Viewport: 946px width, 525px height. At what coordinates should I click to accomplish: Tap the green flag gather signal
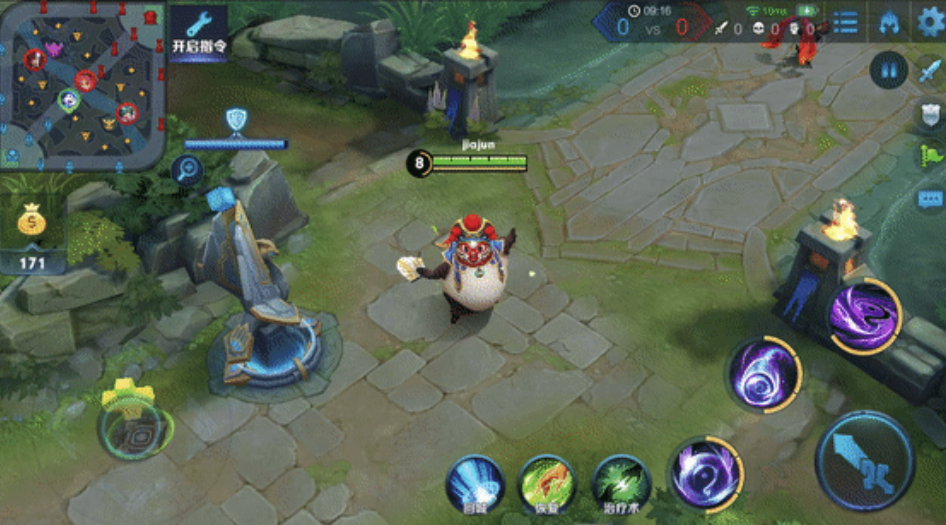click(930, 155)
